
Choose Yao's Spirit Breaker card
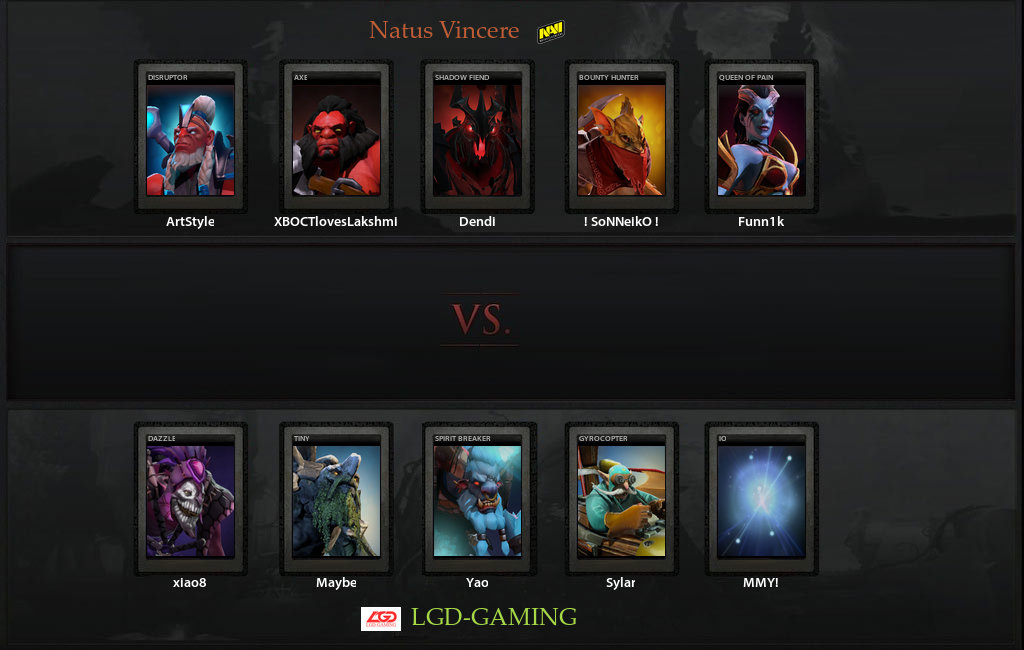477,500
